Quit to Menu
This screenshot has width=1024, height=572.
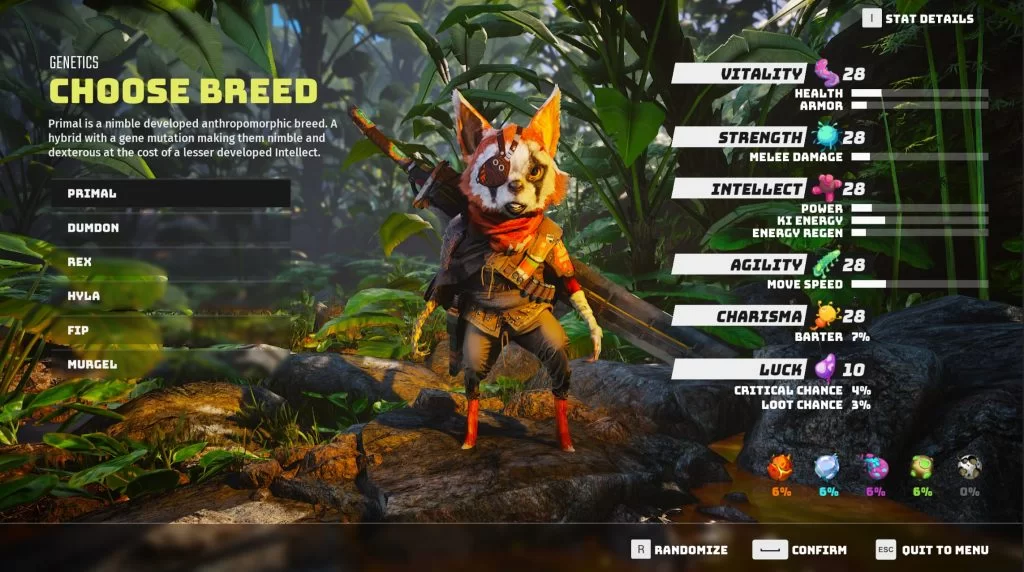[932, 549]
